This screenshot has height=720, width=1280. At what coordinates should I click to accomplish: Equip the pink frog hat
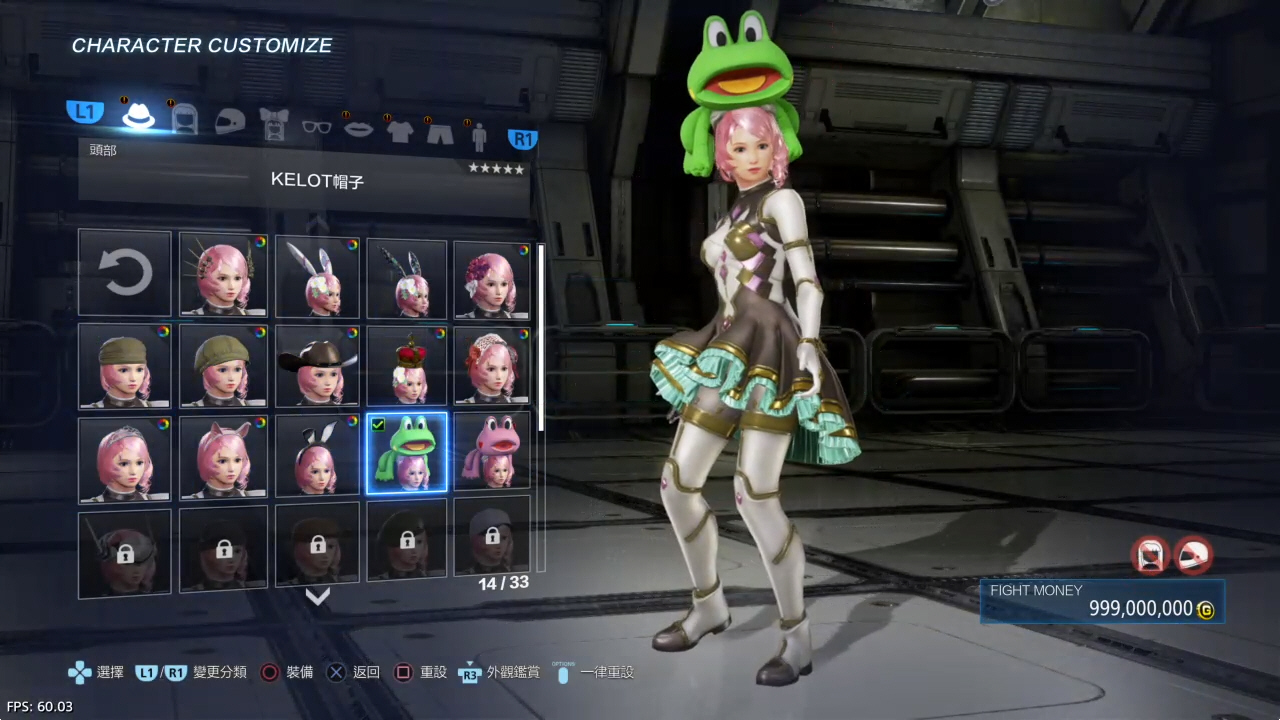[492, 453]
